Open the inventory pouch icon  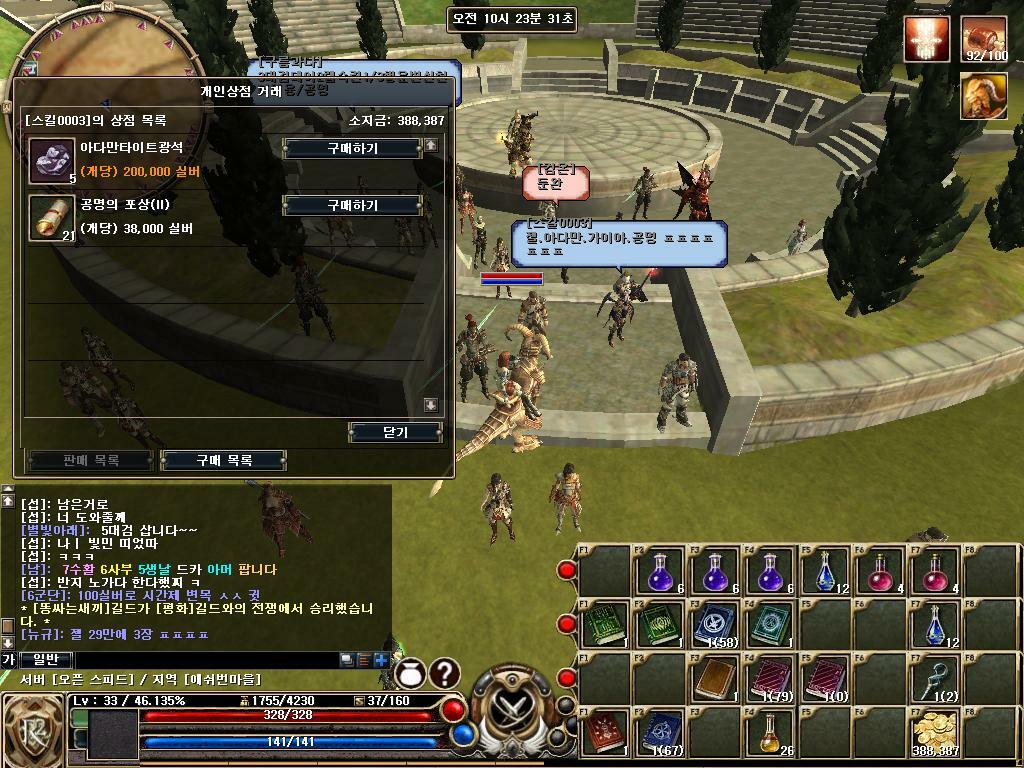tap(407, 675)
